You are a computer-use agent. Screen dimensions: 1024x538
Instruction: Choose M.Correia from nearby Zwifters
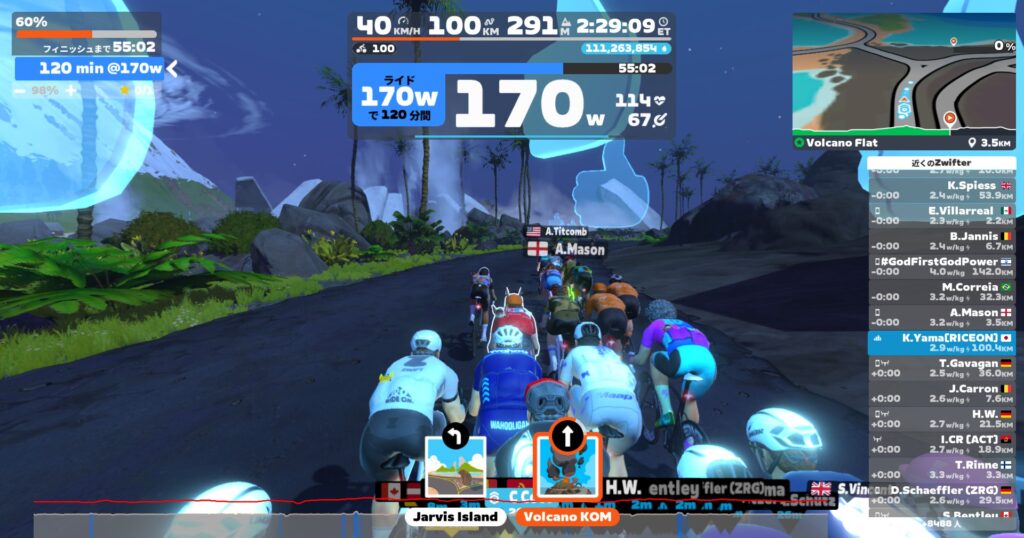click(941, 292)
